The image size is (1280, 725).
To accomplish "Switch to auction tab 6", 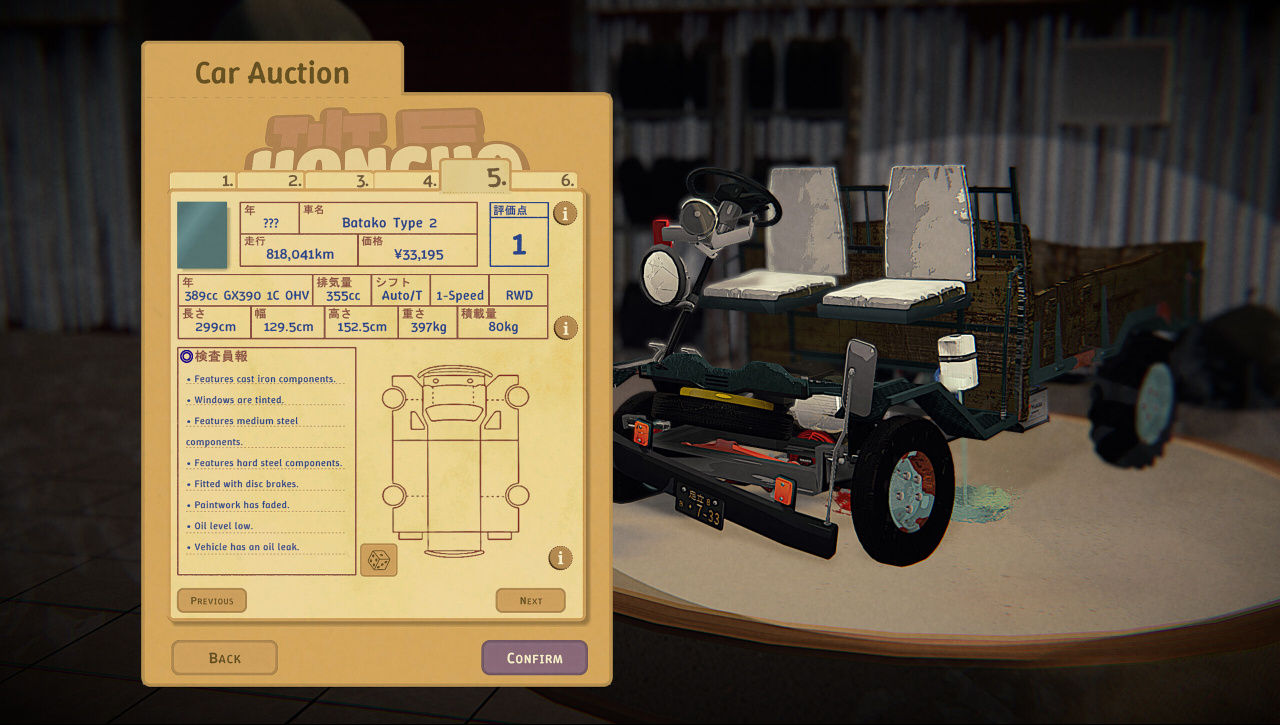I will click(545, 181).
